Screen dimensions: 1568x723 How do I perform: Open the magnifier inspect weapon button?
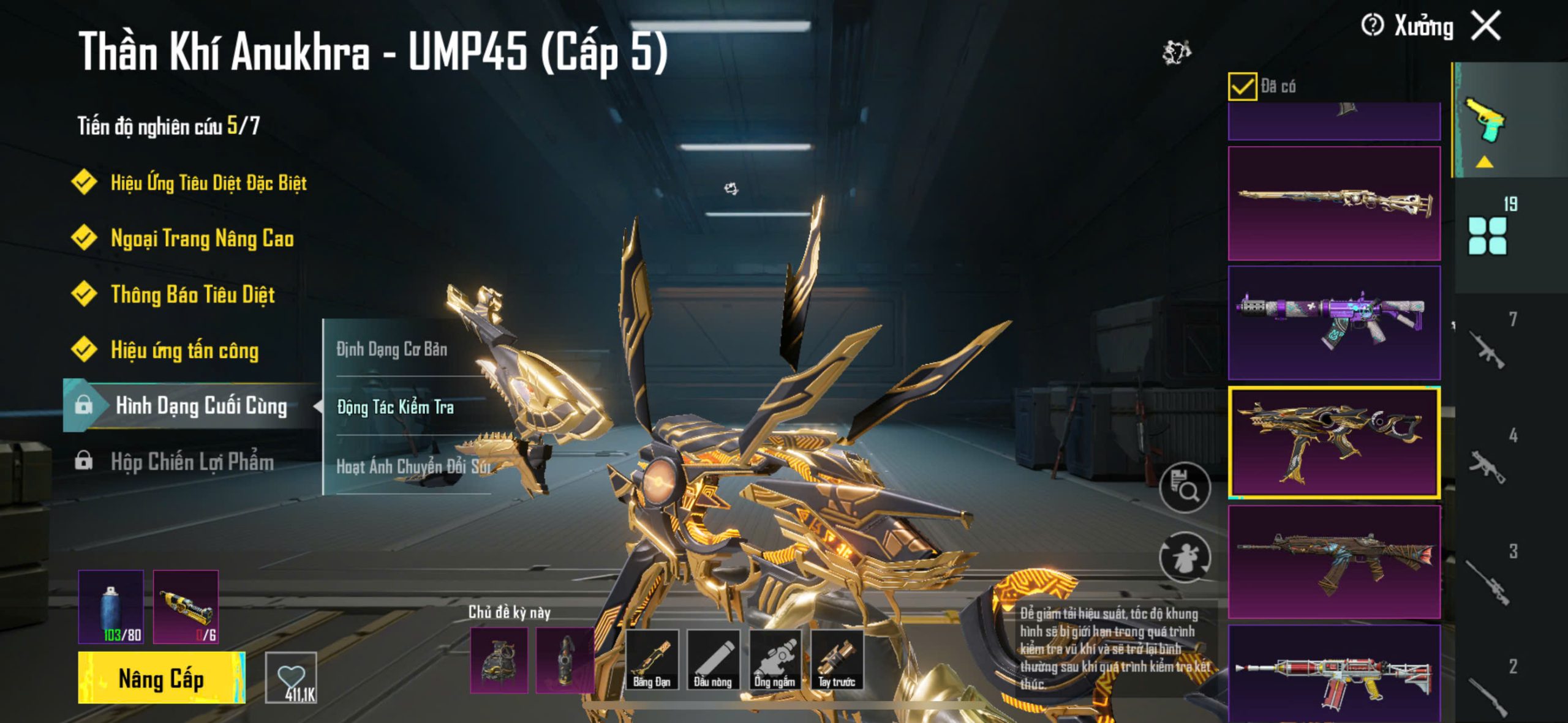1185,488
